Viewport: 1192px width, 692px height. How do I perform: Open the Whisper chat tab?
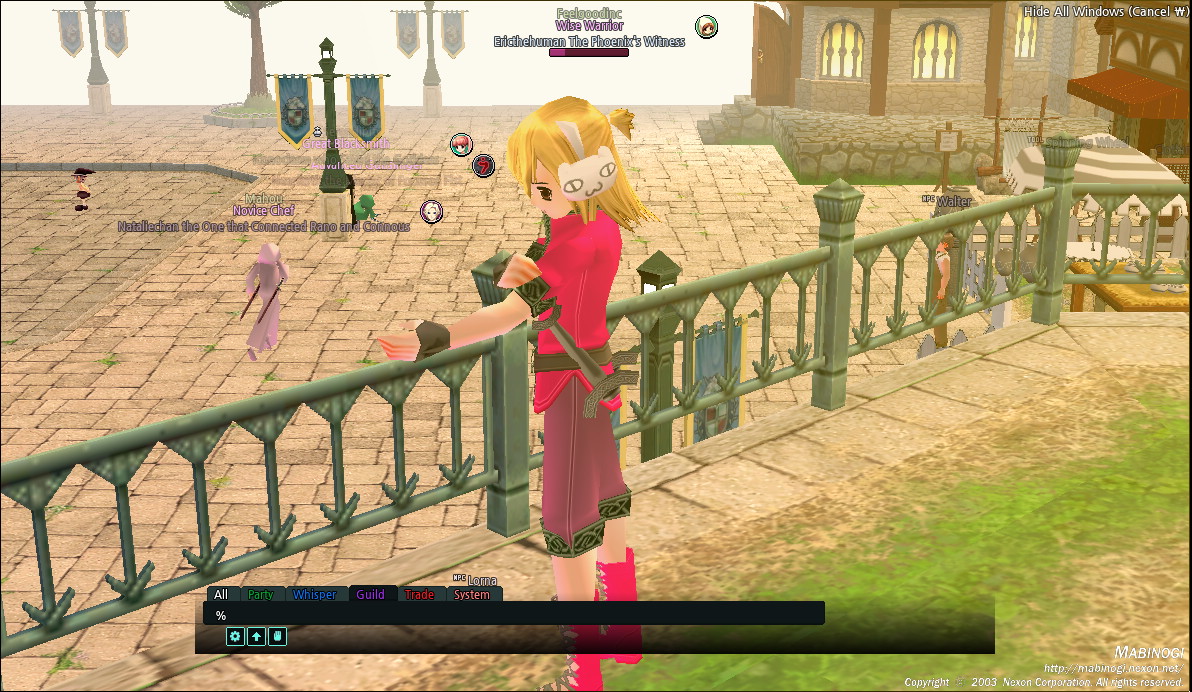[315, 594]
